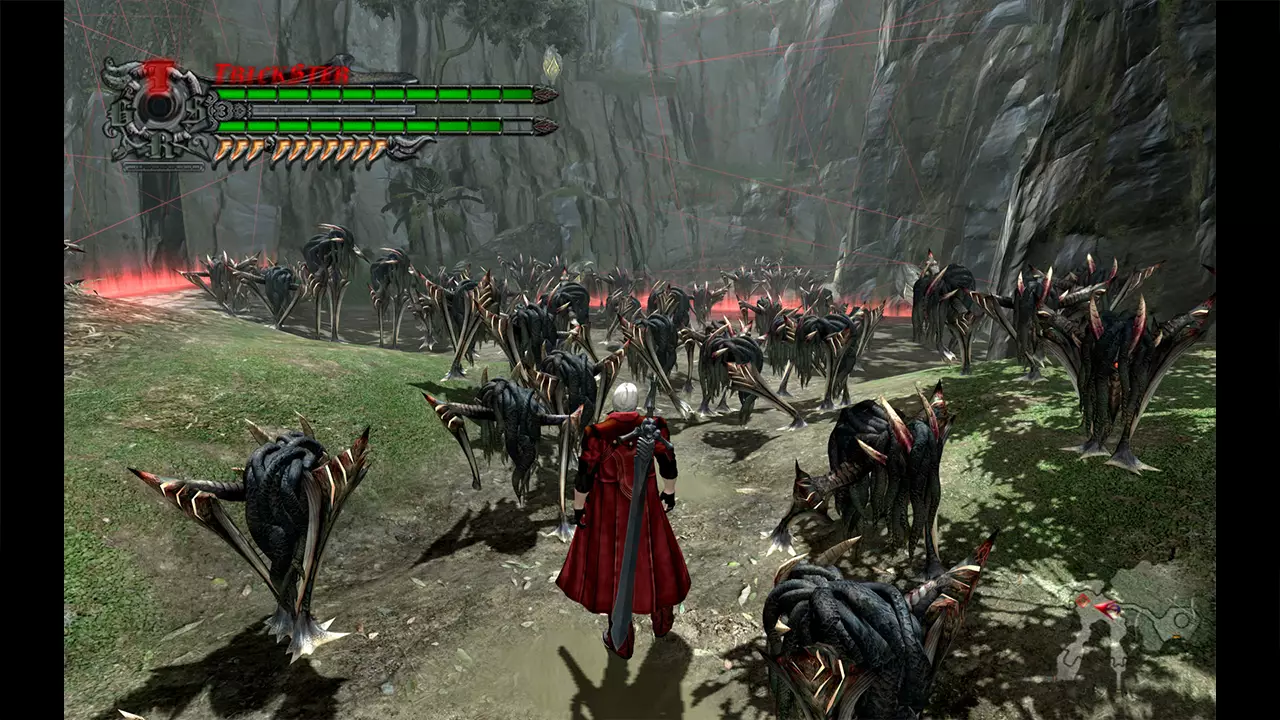1280x720 pixels.
Task: Click the empty gray gauge between the health bars
Action: [x=335, y=109]
